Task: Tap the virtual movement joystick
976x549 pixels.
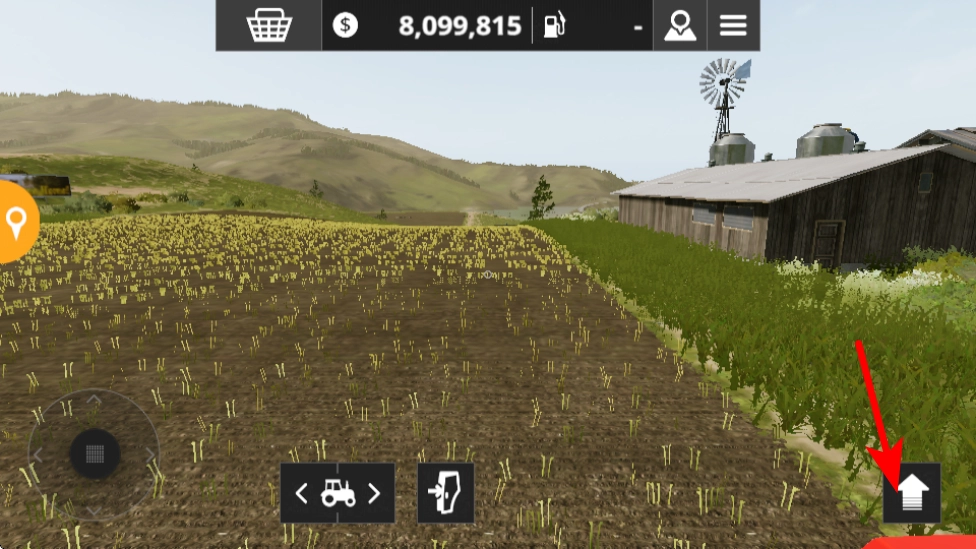Action: click(95, 454)
